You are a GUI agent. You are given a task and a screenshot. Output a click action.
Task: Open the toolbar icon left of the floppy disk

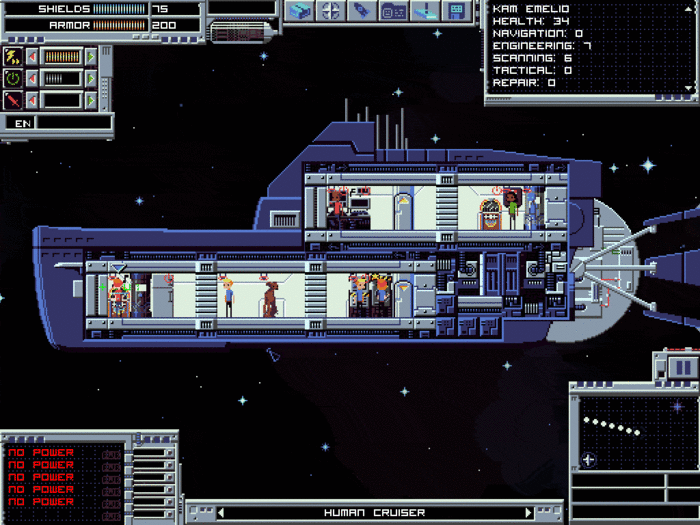coord(425,11)
